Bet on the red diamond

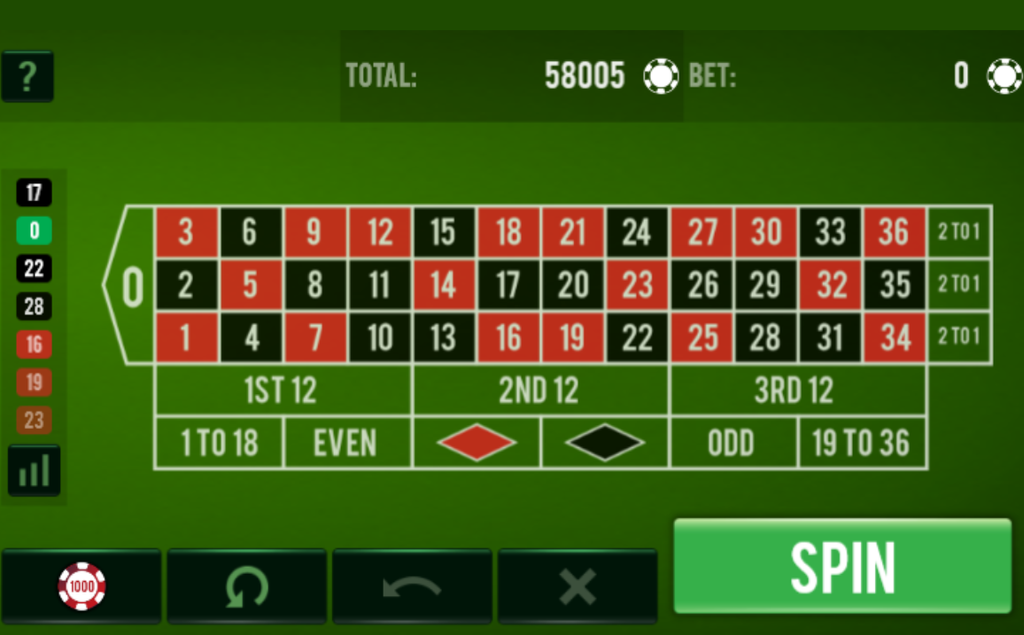point(476,443)
